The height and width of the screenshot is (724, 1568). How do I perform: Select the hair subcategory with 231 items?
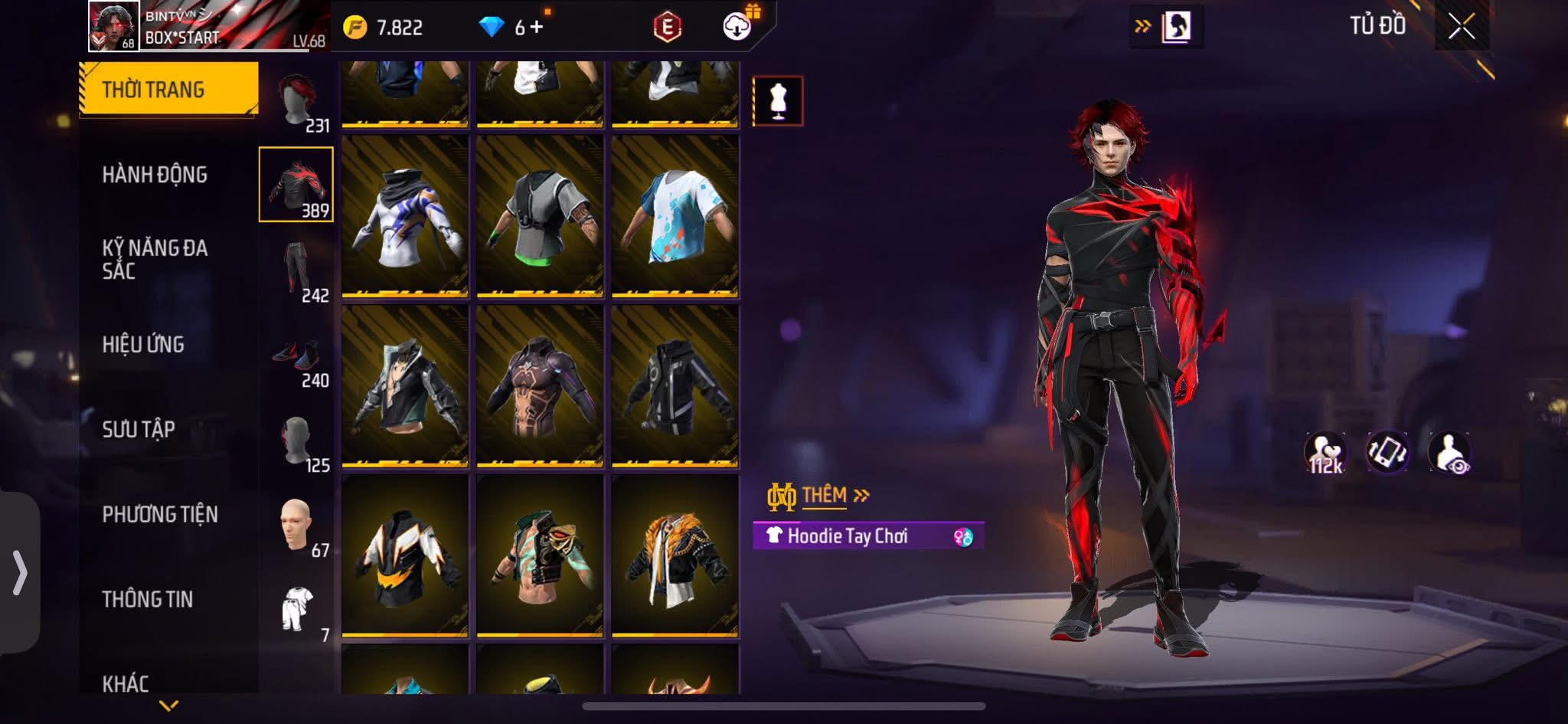click(x=297, y=102)
